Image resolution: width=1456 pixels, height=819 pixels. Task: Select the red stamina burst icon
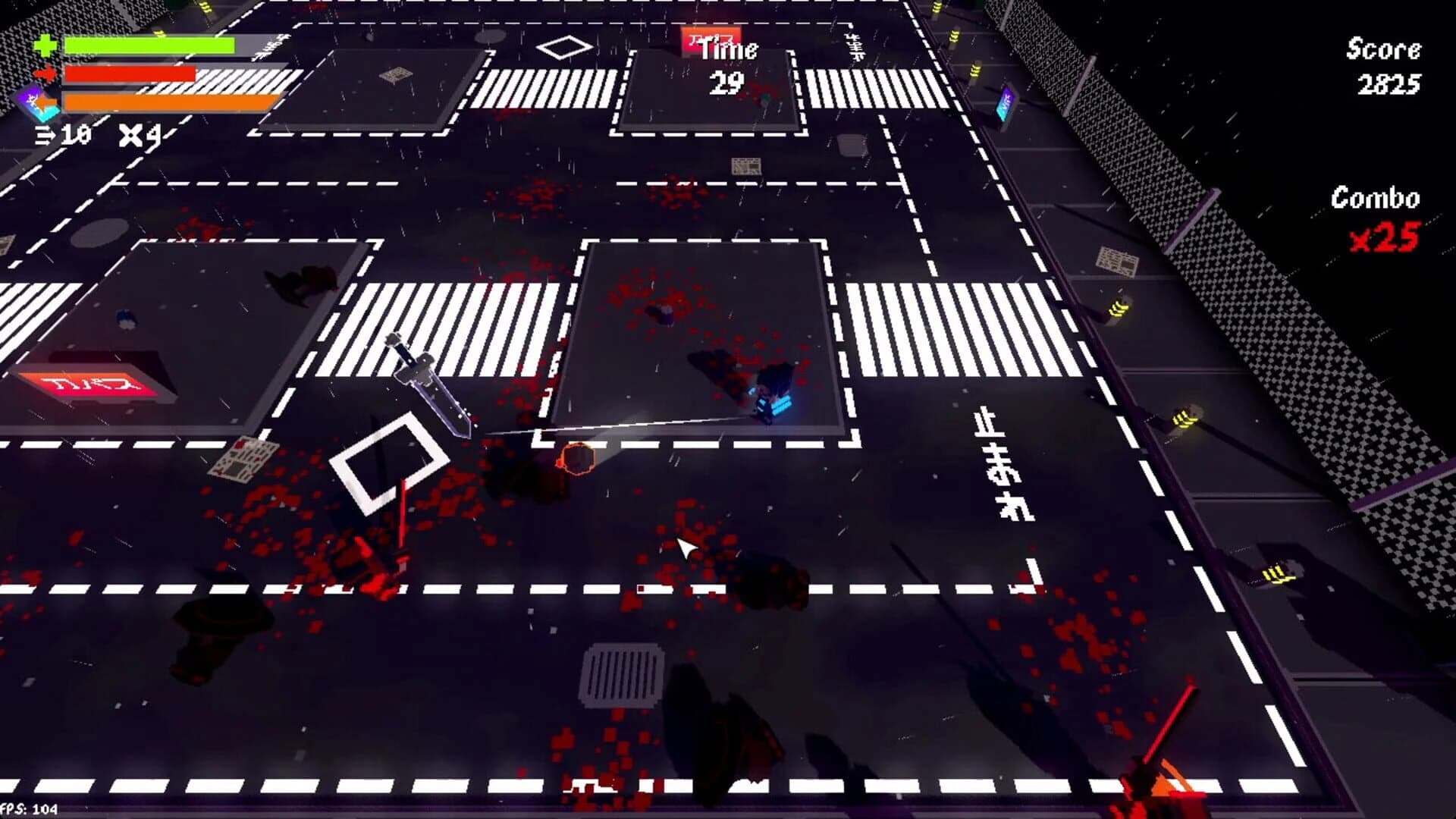pos(45,73)
